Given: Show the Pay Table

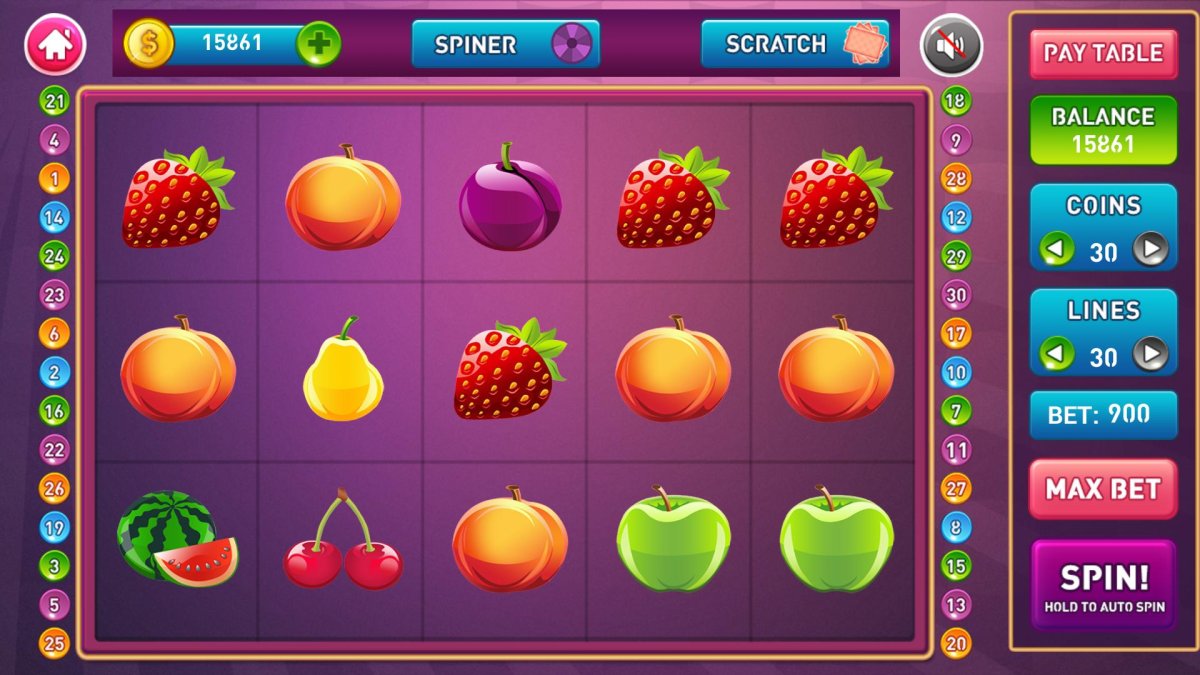Looking at the screenshot, I should pos(1103,53).
